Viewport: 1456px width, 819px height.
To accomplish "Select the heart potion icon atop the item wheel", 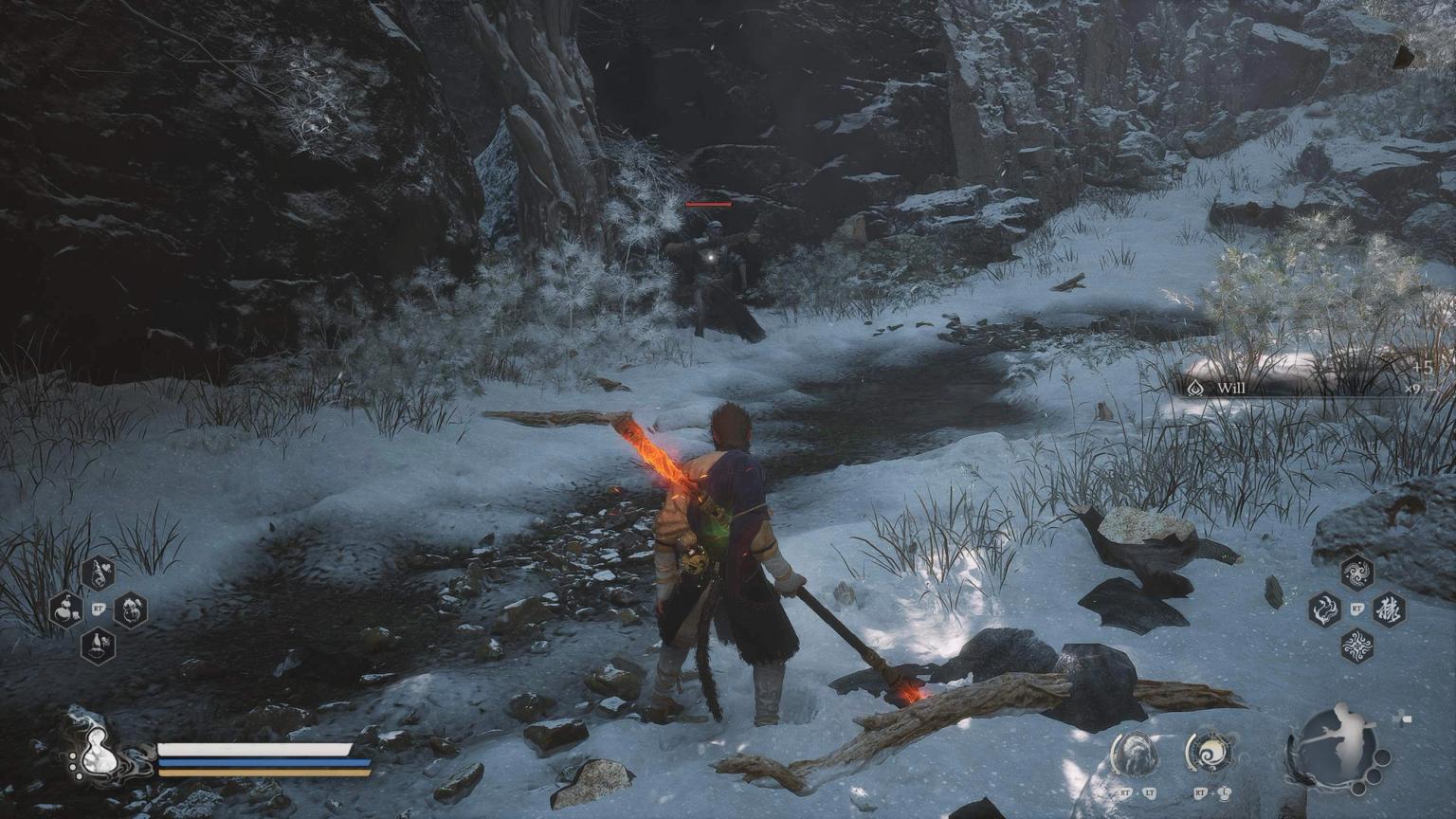I will pos(98,573).
